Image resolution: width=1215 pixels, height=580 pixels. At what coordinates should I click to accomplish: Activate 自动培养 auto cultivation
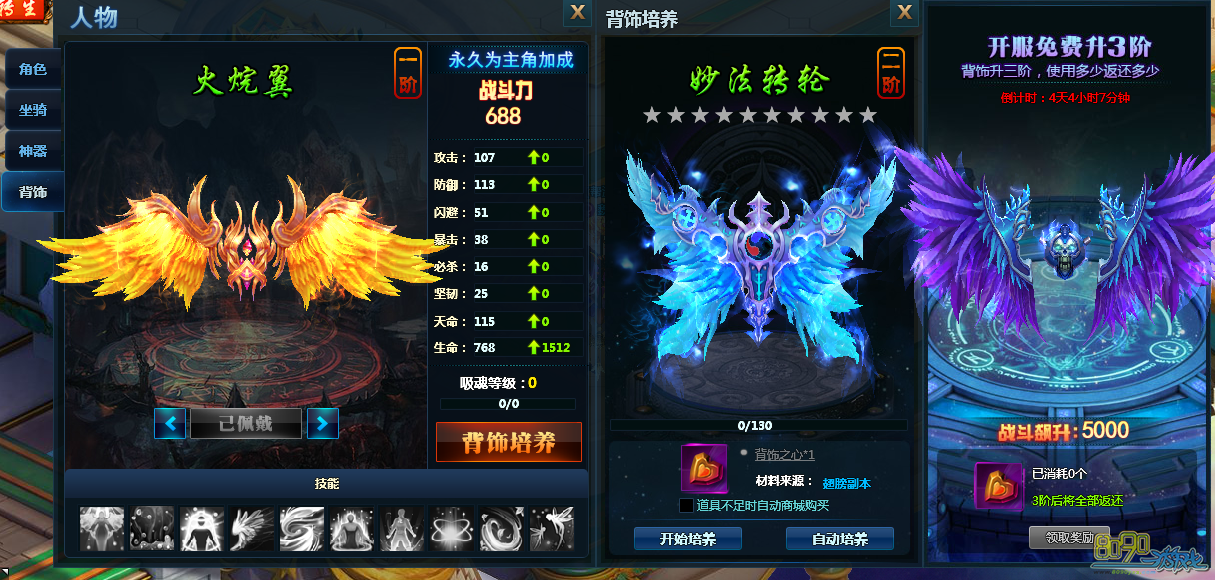[x=839, y=539]
